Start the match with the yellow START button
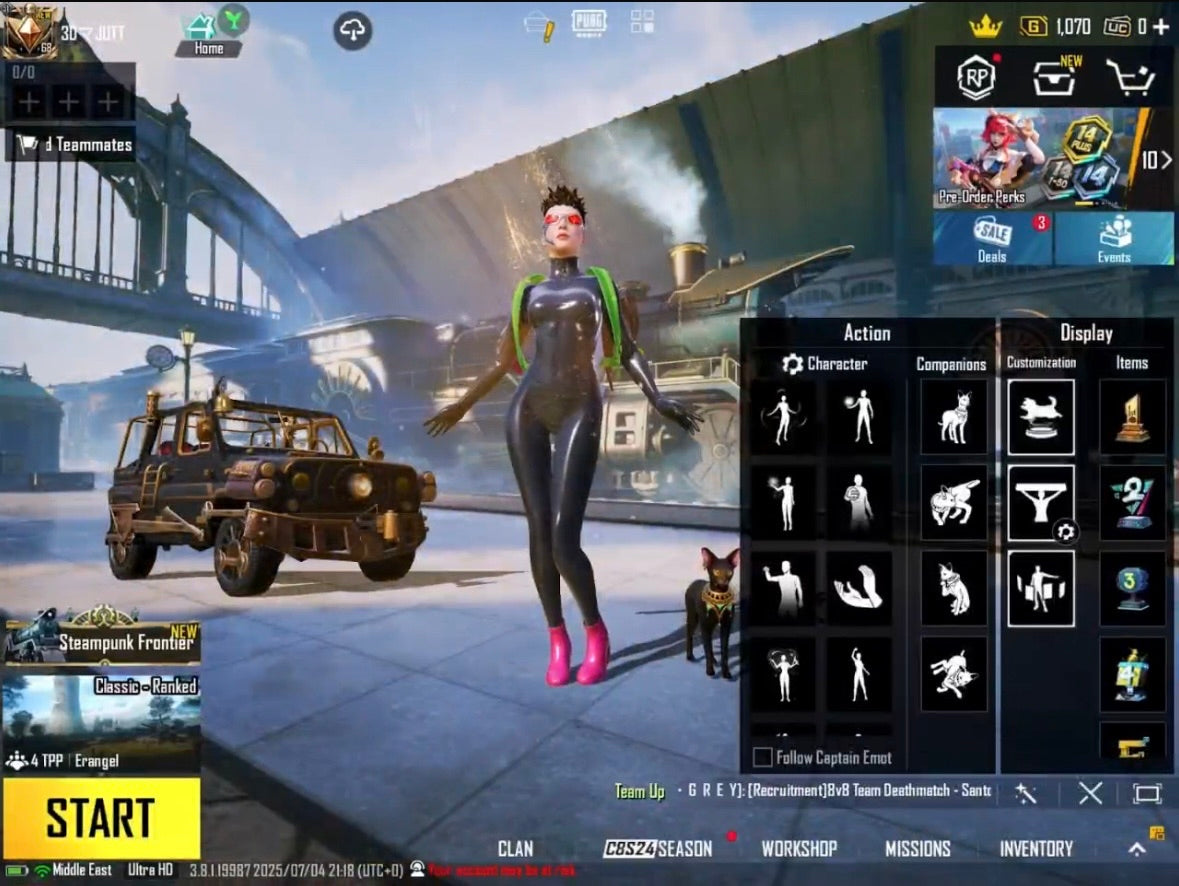The width and height of the screenshot is (1179, 886). (101, 818)
